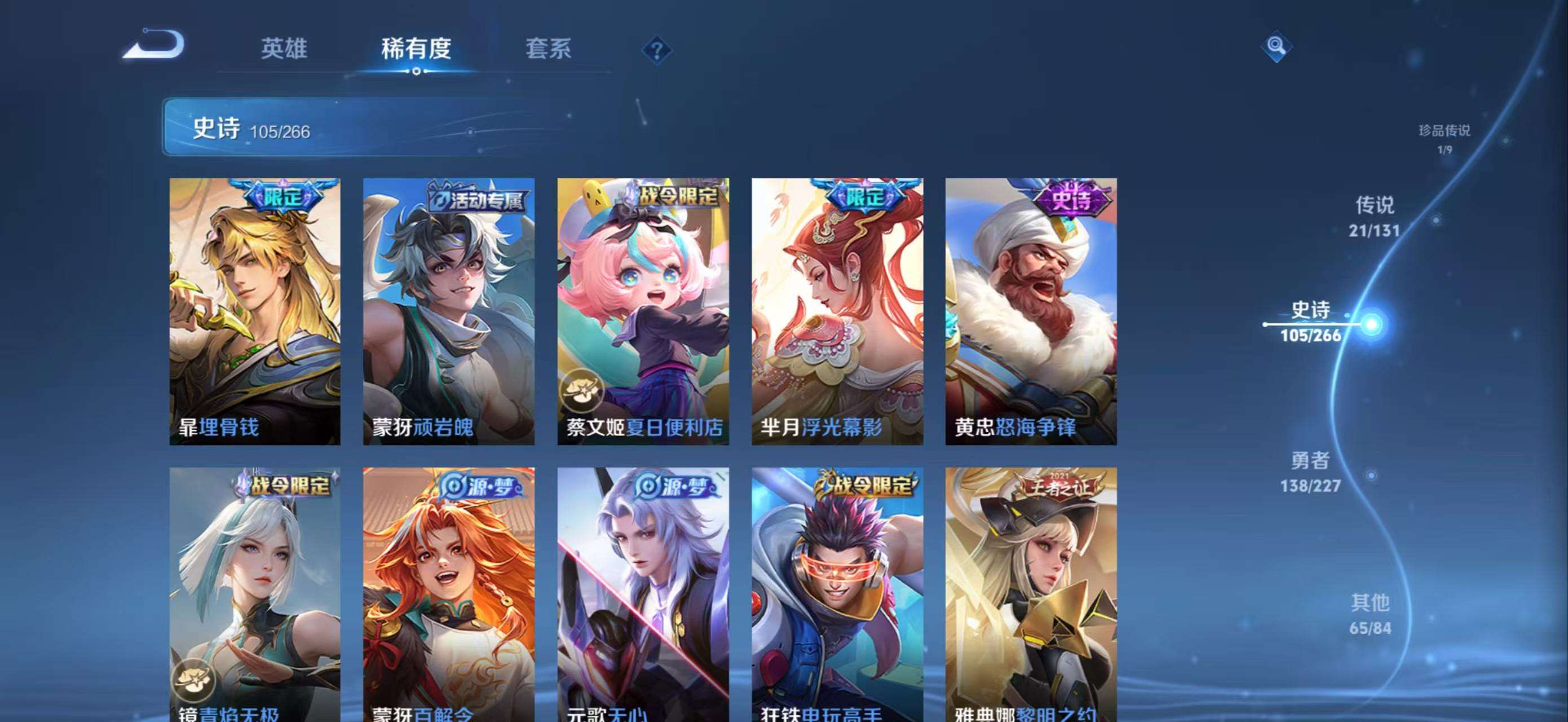1568x722 pixels.
Task: Choose the 埋骨钱 skin card
Action: point(254,311)
